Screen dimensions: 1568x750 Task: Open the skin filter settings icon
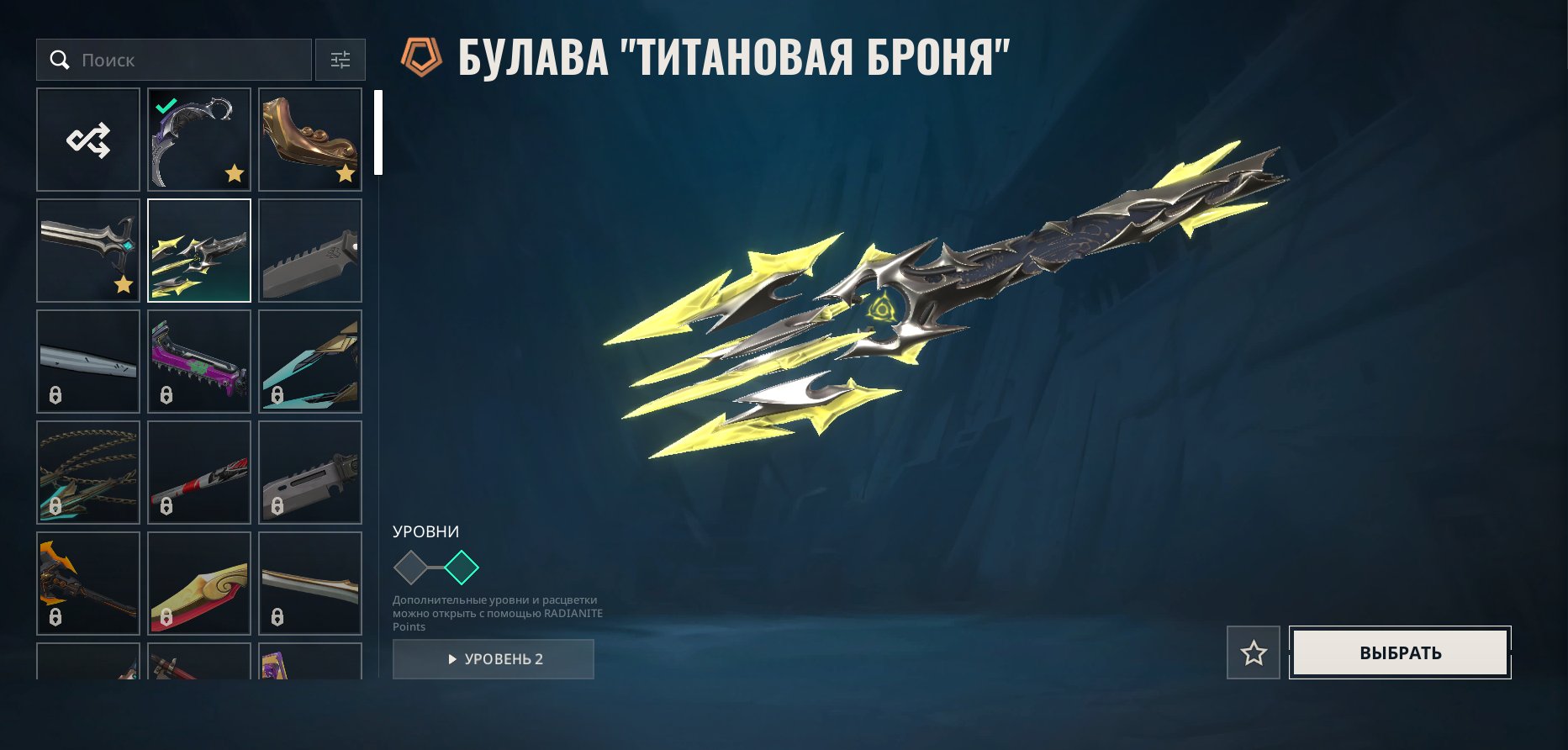tap(340, 60)
